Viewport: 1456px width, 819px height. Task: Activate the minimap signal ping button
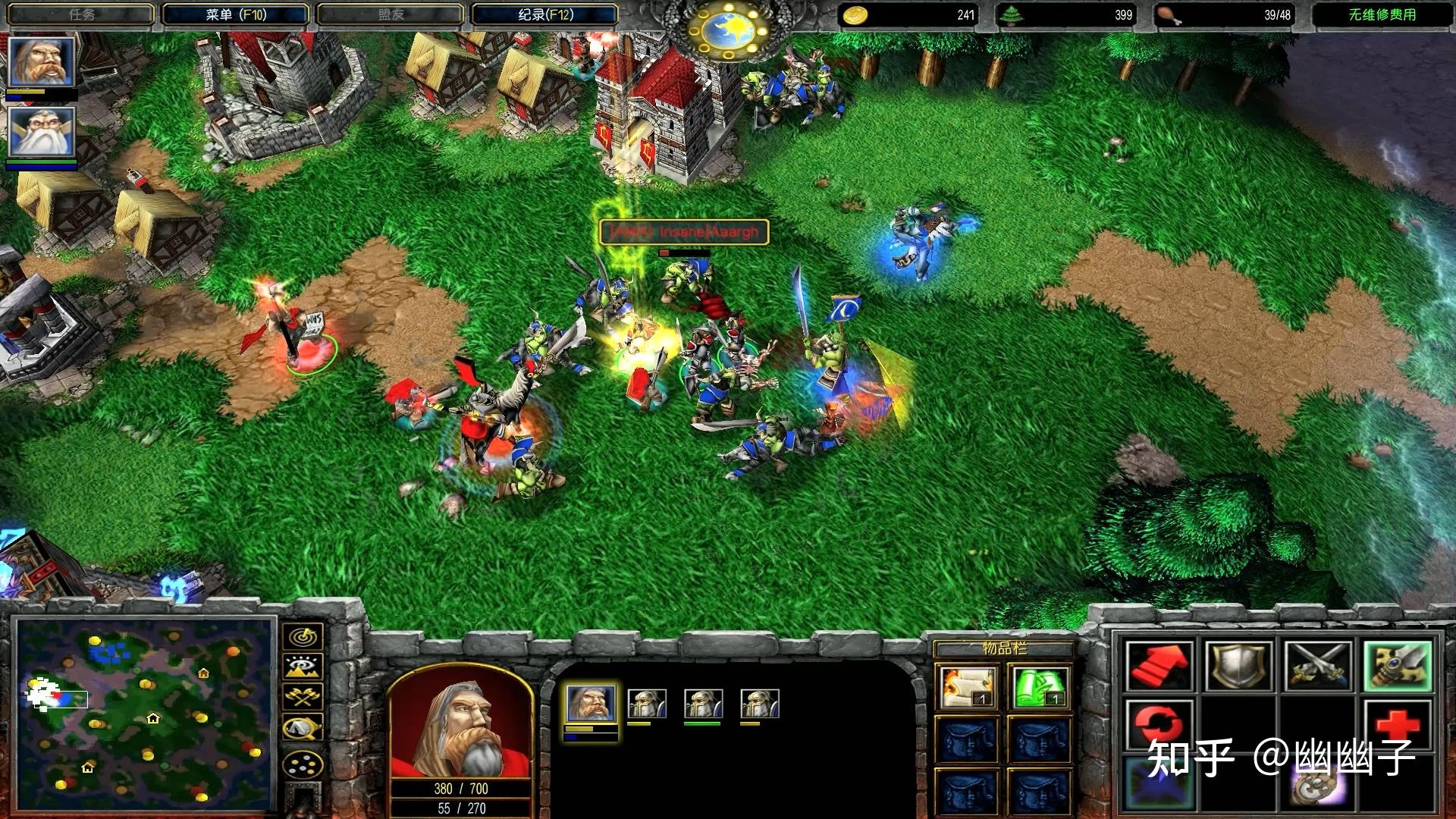click(x=303, y=637)
